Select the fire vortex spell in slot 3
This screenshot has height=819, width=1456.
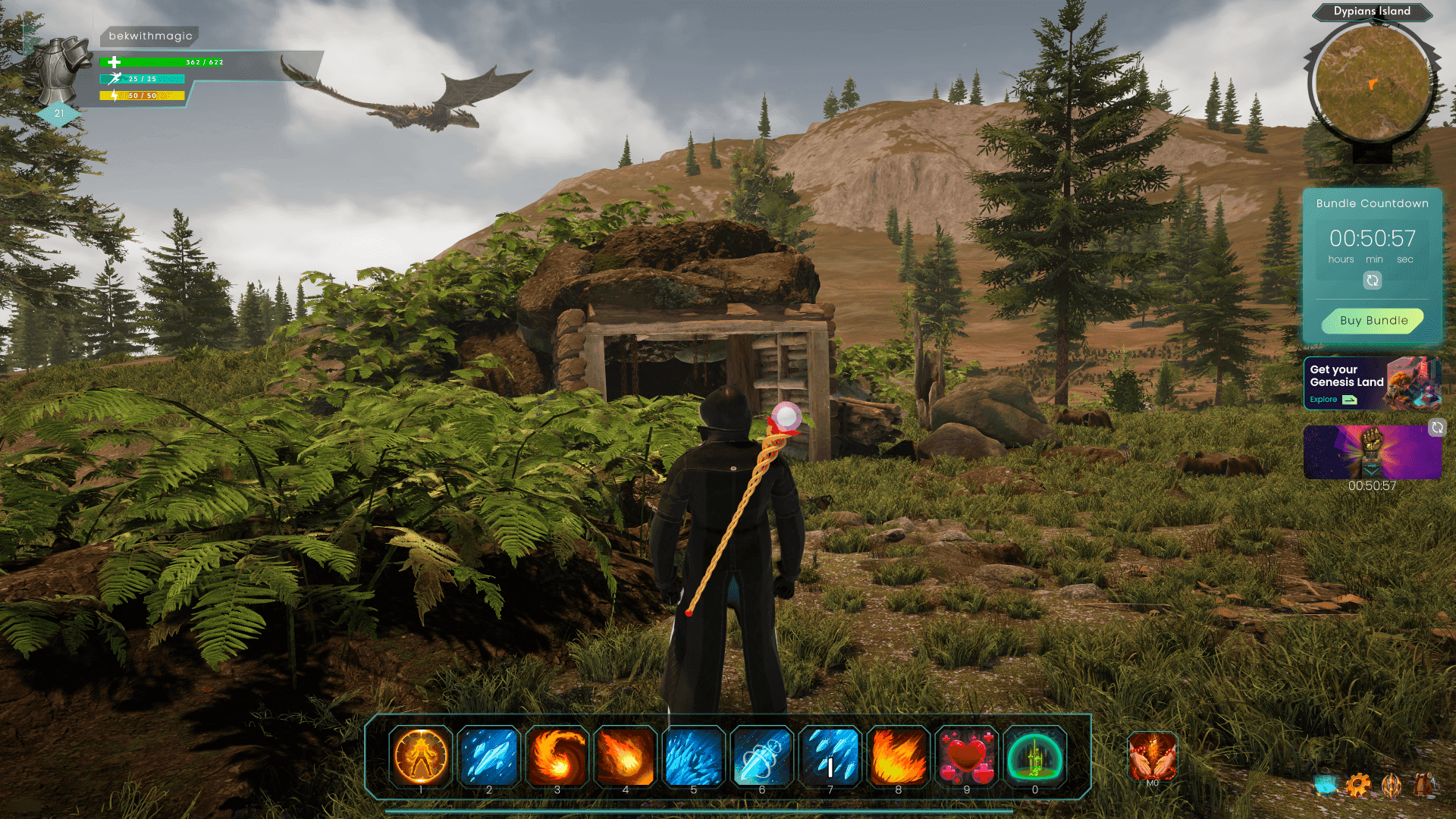[556, 757]
